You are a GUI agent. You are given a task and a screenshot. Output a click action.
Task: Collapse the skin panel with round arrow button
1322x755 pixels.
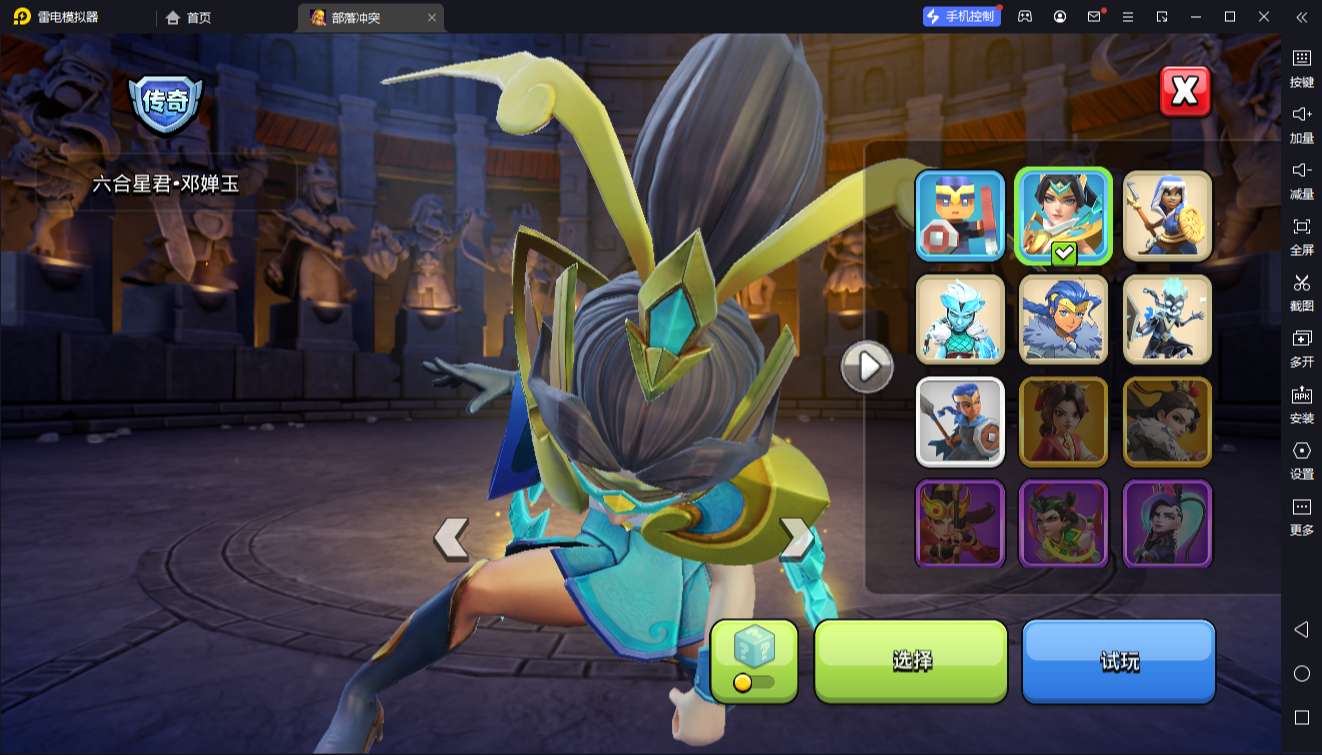coord(866,367)
